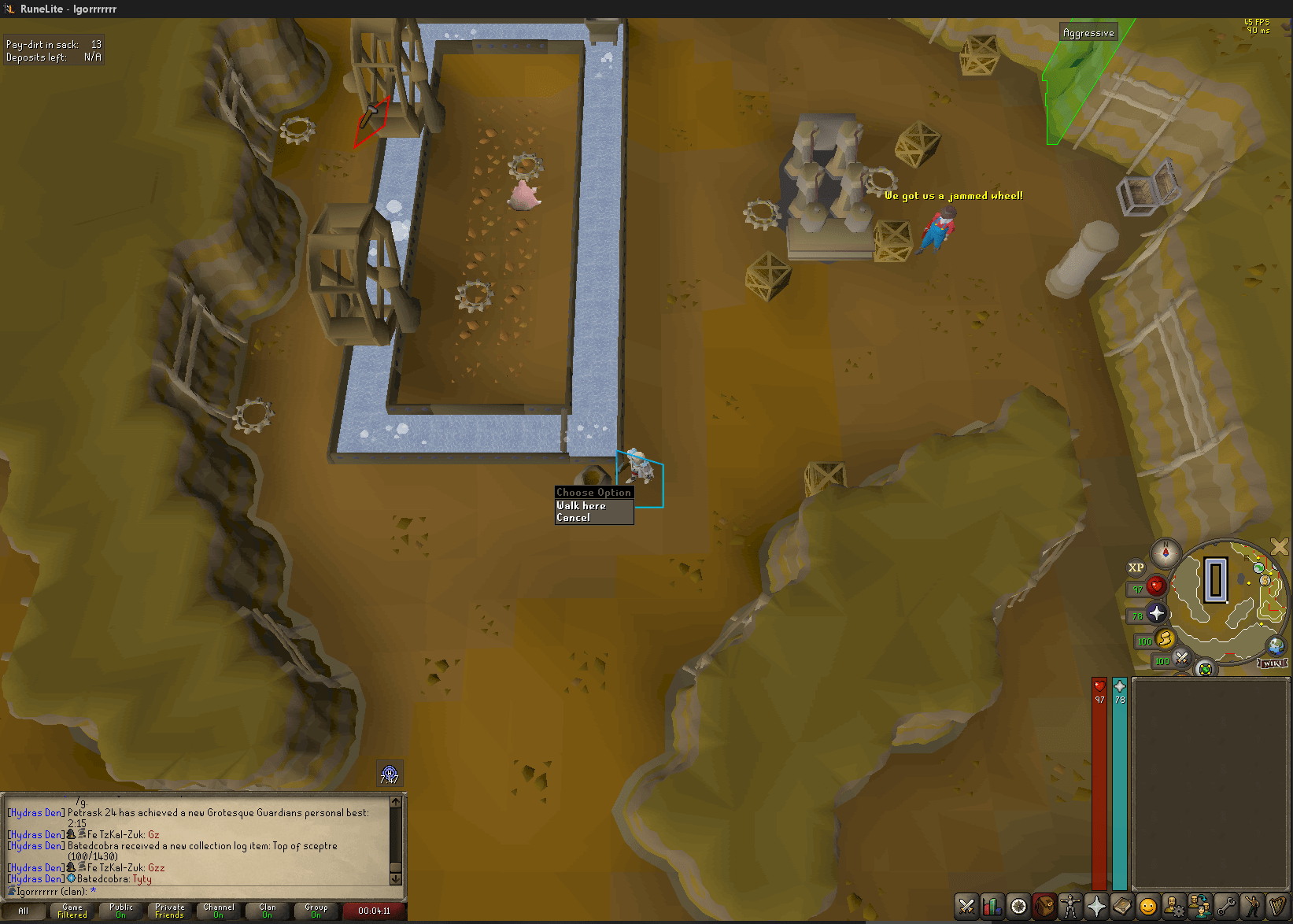Open the Combat Options tab
The image size is (1293, 924).
click(966, 907)
